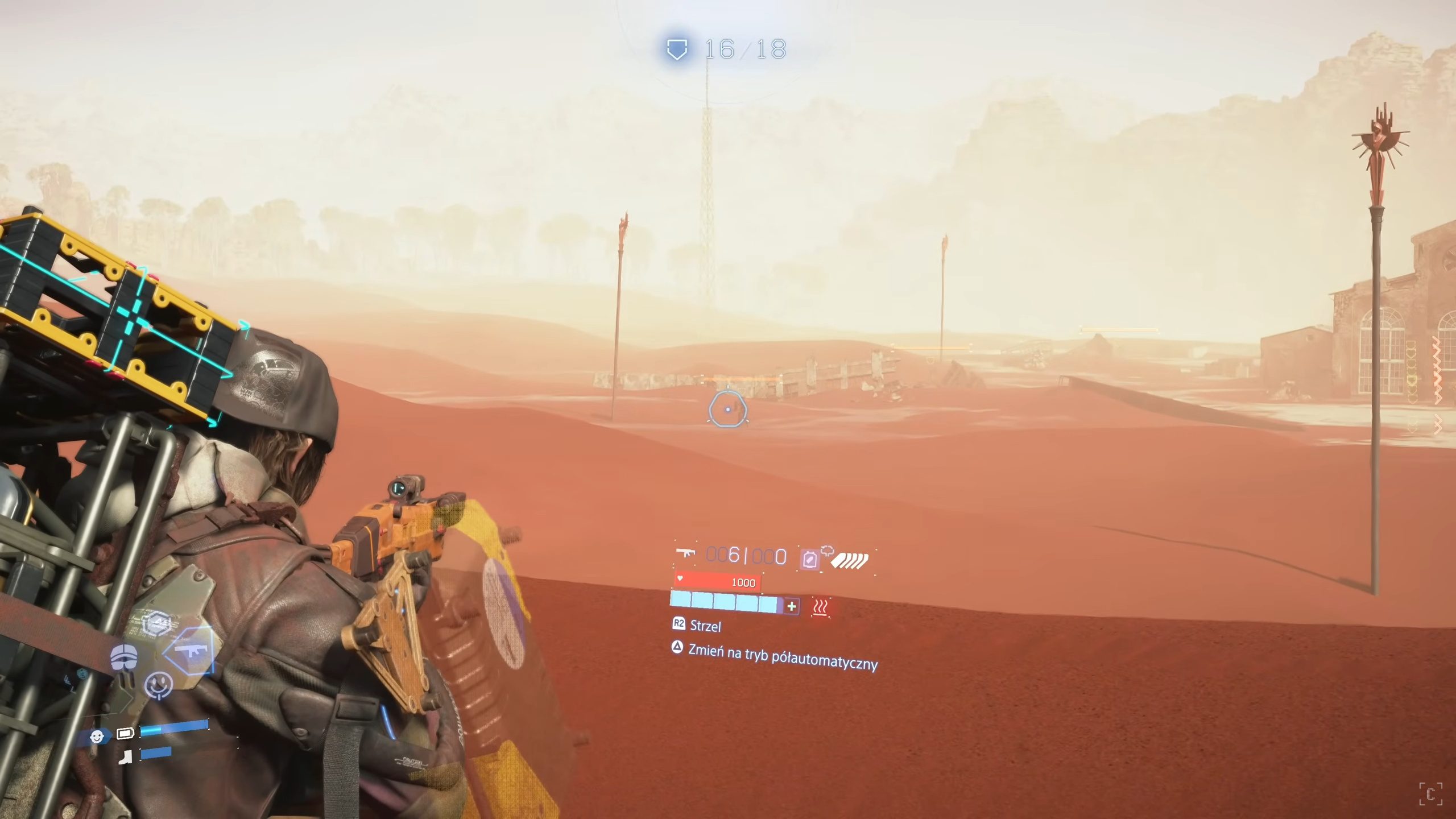The height and width of the screenshot is (819, 1456).
Task: Click the bracketed C capture icon
Action: tap(1430, 794)
